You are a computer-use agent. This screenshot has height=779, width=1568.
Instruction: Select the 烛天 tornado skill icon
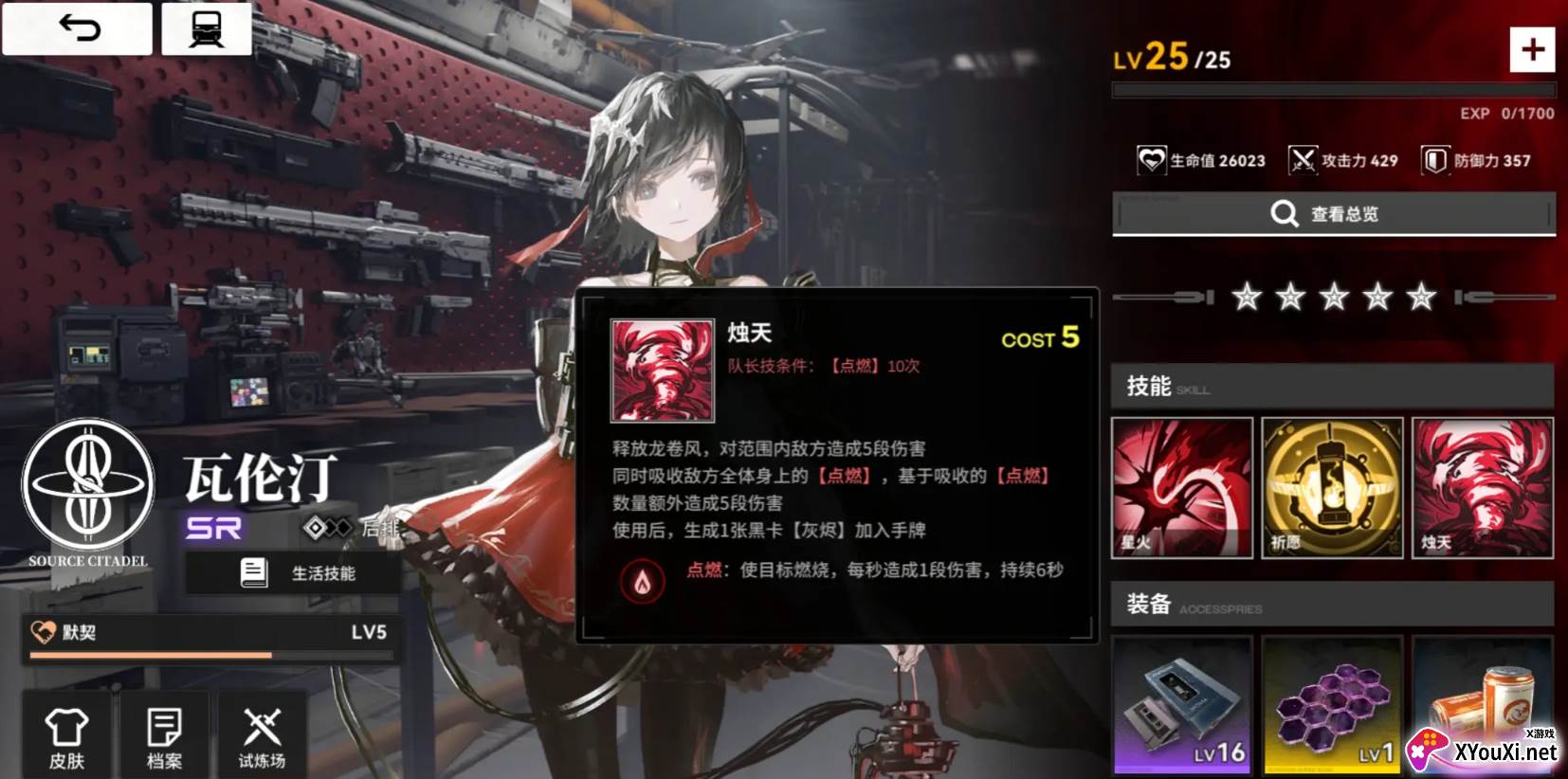1482,488
